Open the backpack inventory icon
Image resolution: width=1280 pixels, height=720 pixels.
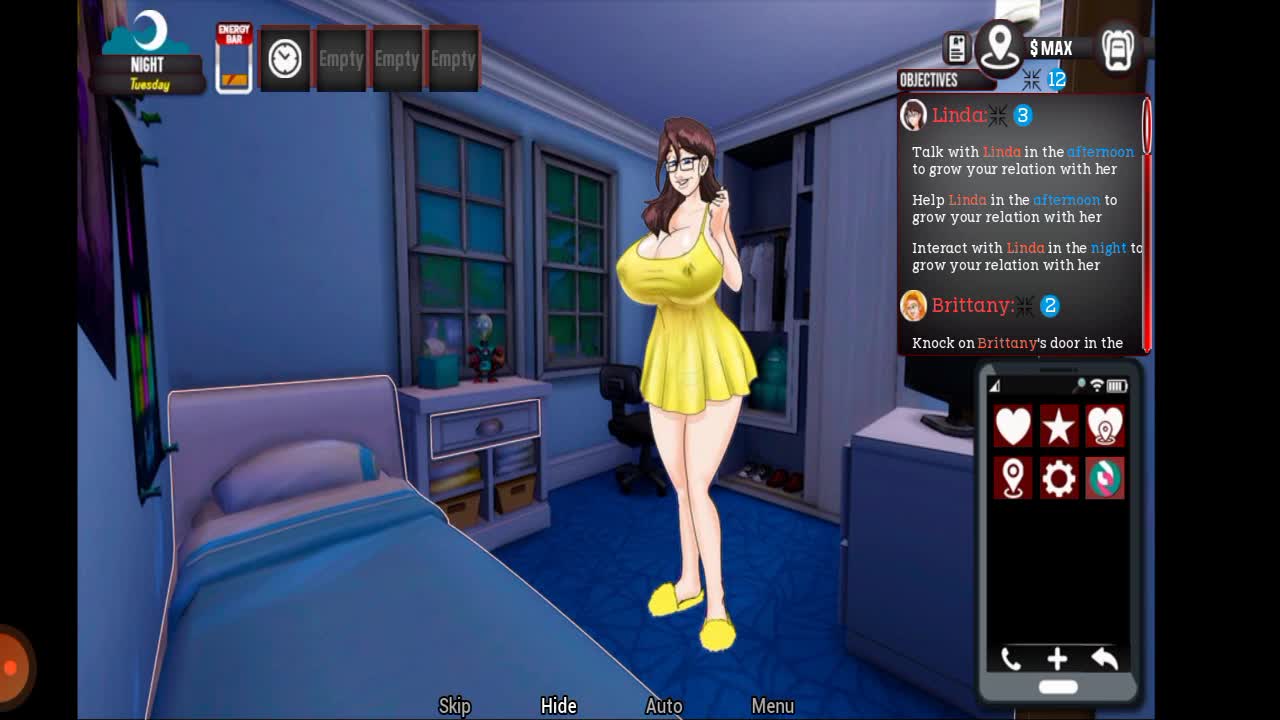1117,48
